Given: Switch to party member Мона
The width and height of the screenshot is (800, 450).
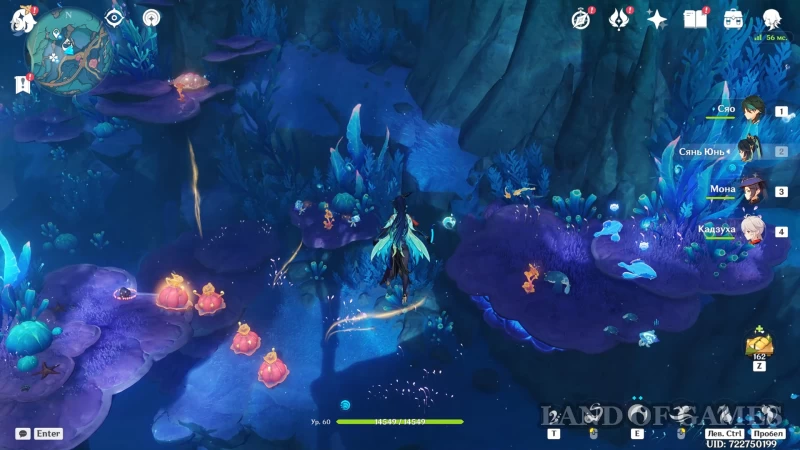Looking at the screenshot, I should [x=752, y=191].
